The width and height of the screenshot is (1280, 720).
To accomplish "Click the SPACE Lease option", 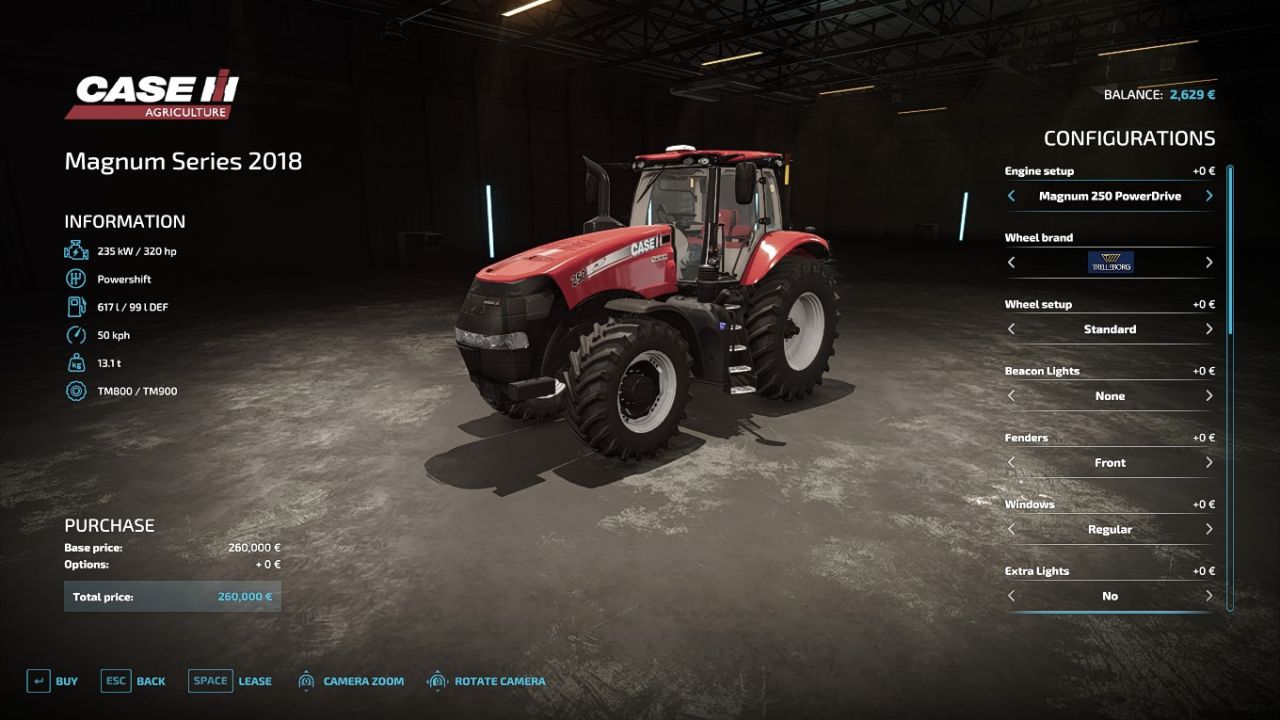I will click(x=232, y=680).
